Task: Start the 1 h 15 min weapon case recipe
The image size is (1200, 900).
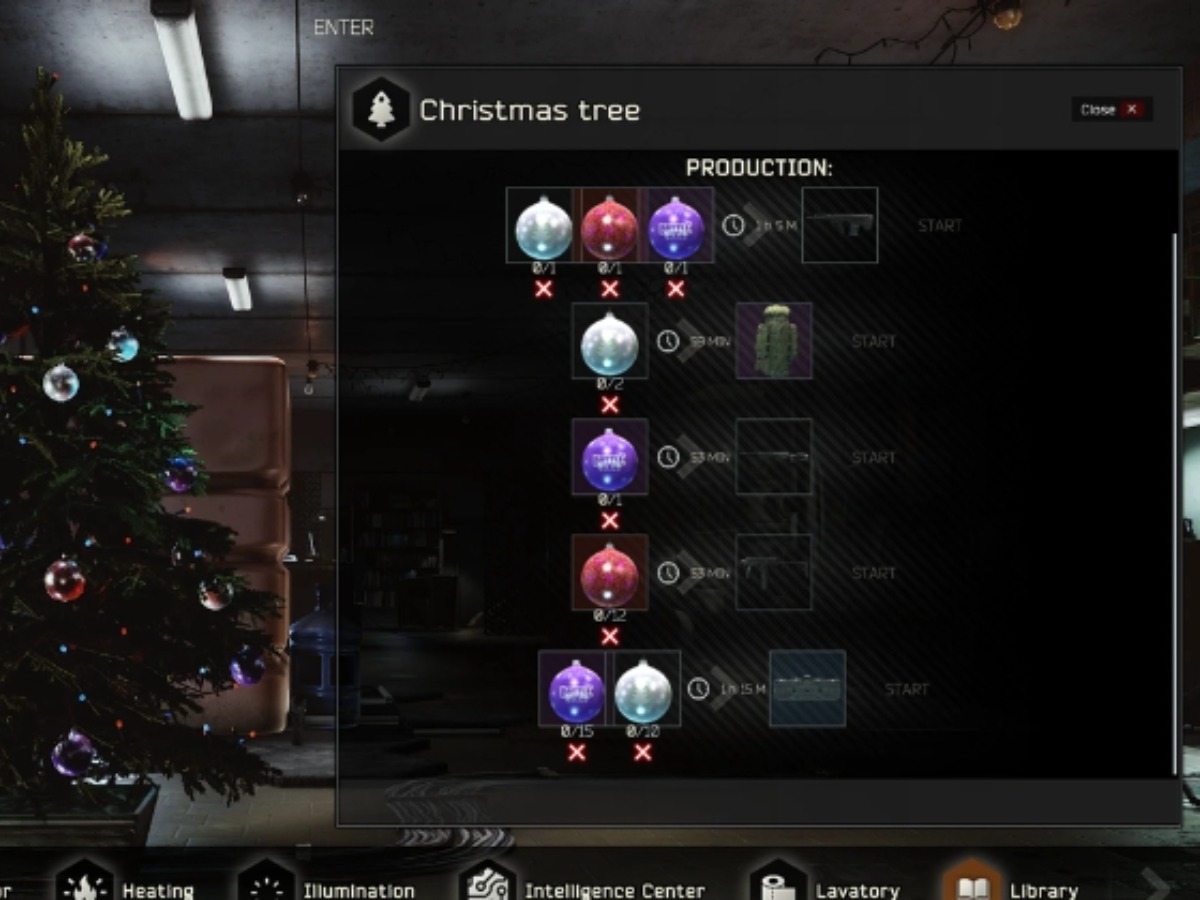Action: click(906, 689)
